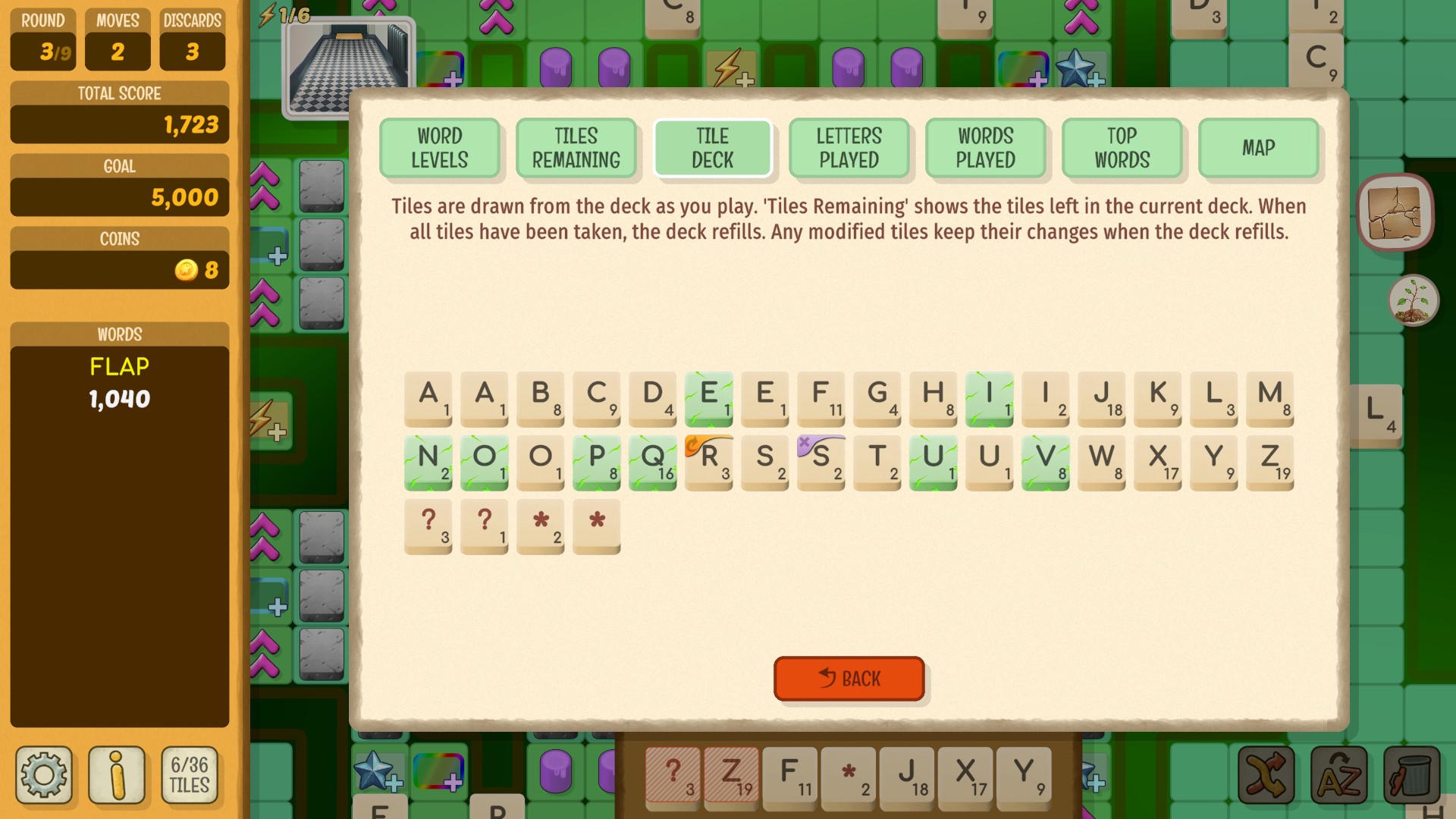View the Top Words tab
This screenshot has height=819, width=1456.
click(x=1122, y=148)
